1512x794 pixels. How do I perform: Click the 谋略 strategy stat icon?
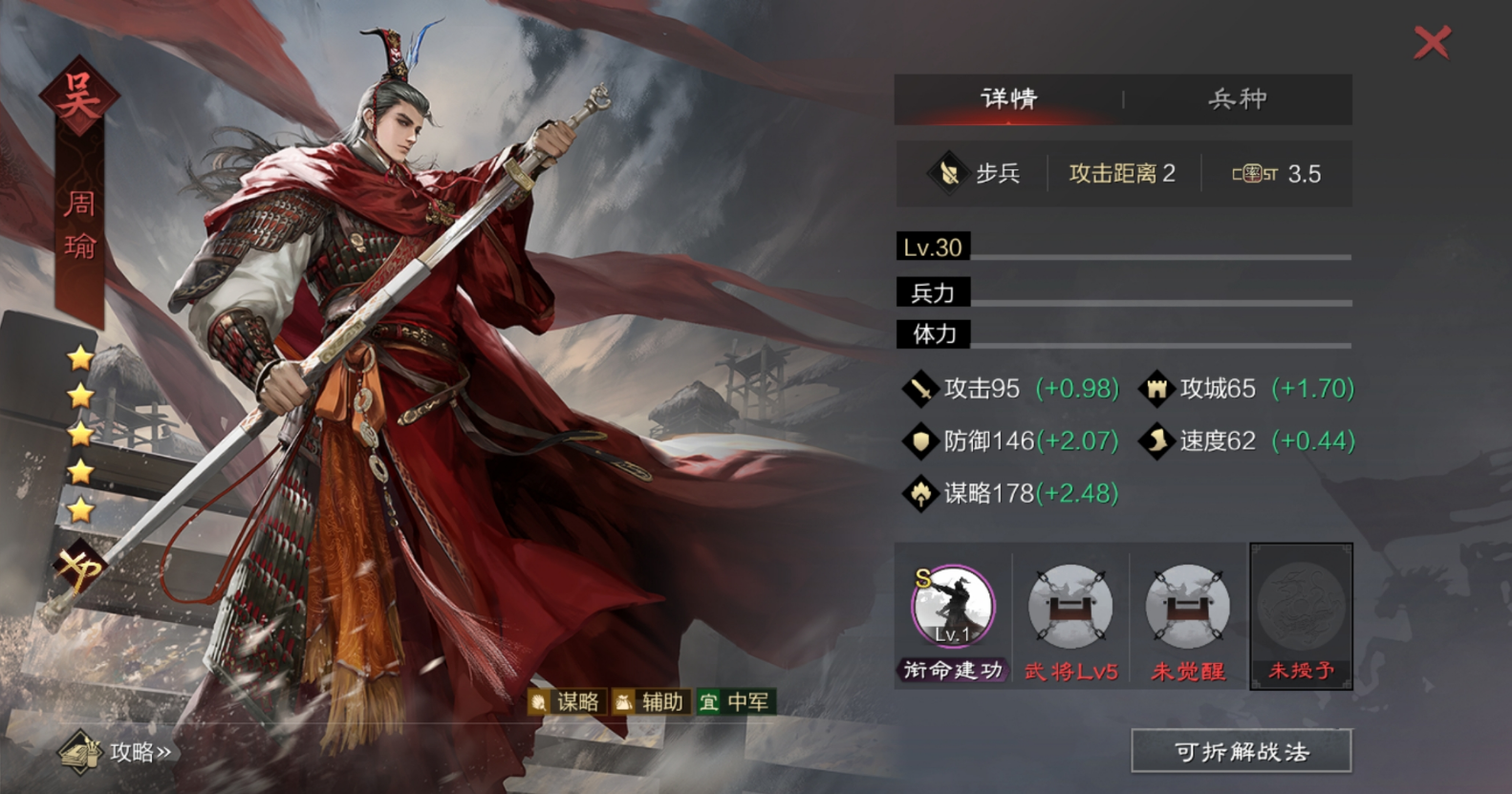[919, 493]
